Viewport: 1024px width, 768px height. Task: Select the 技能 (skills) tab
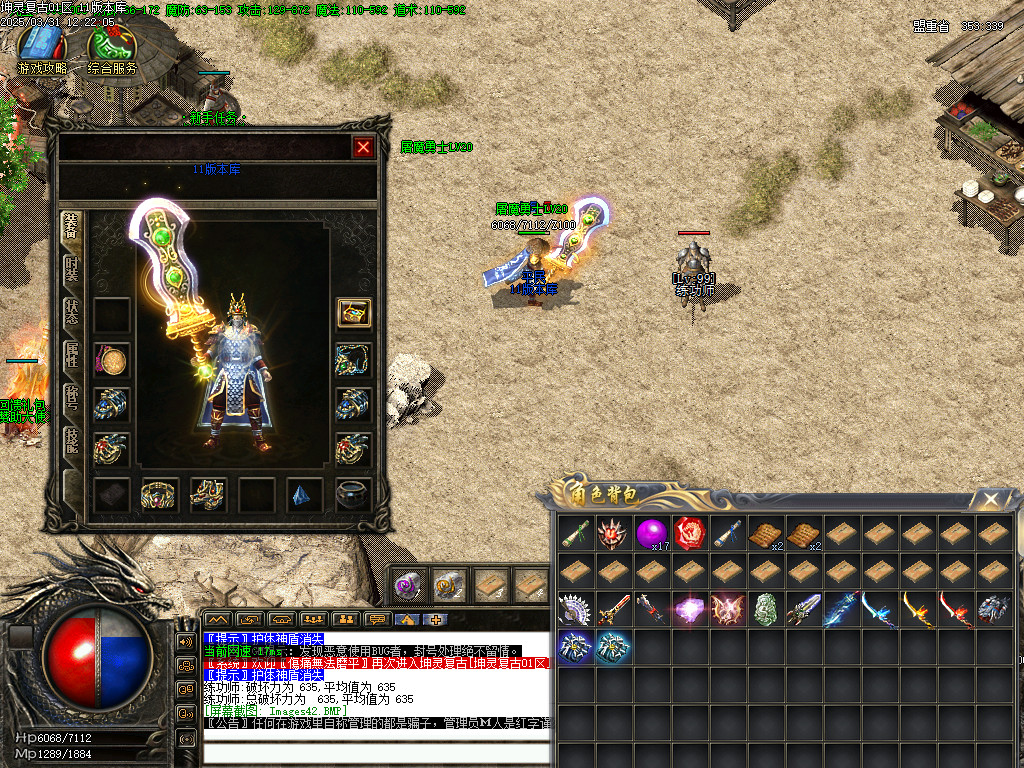(72, 441)
